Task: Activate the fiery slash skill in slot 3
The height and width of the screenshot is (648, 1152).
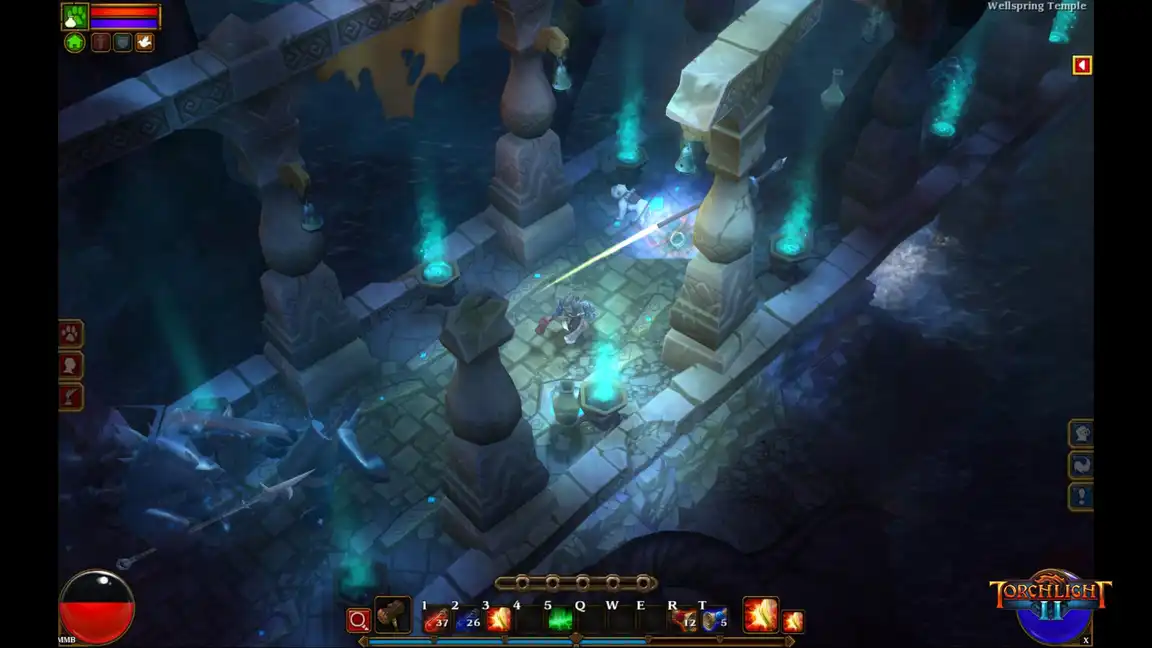Action: coord(498,620)
